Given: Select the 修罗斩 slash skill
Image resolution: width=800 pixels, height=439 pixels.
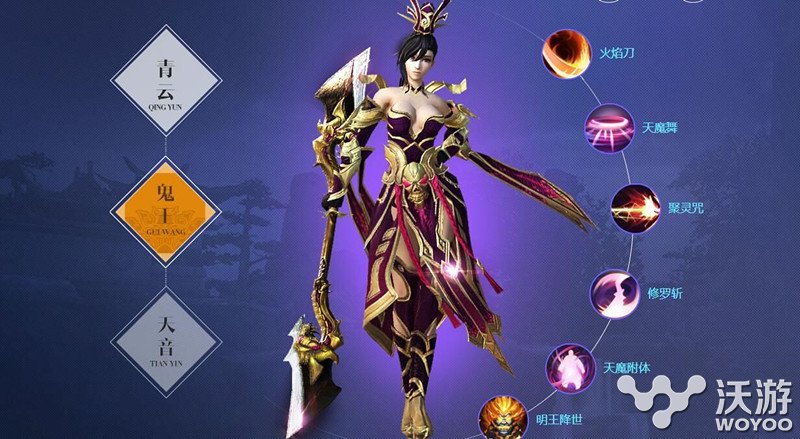Looking at the screenshot, I should coord(616,293).
